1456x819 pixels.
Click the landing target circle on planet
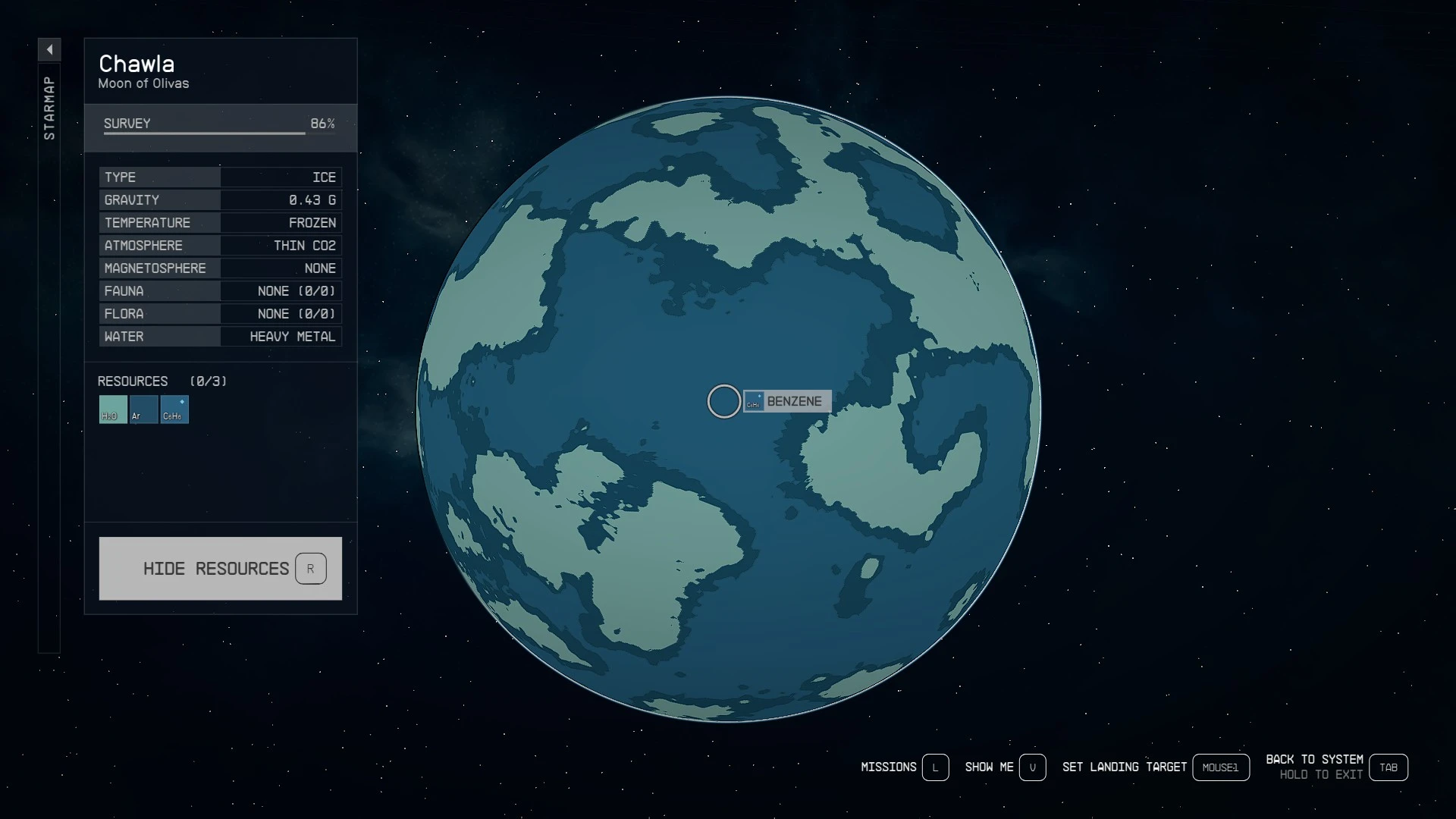pos(723,401)
